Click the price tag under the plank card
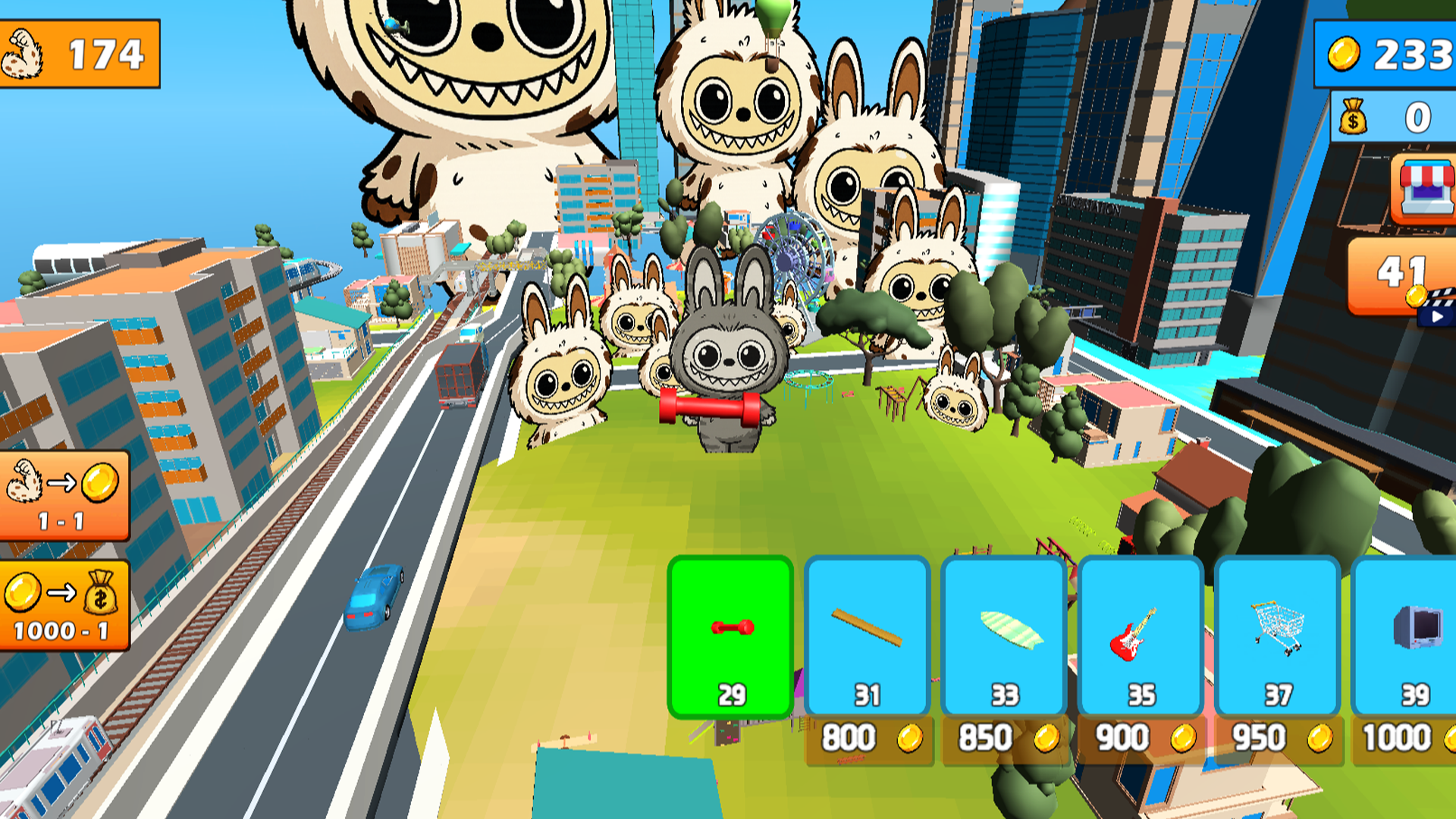The width and height of the screenshot is (1456, 819). tap(868, 737)
